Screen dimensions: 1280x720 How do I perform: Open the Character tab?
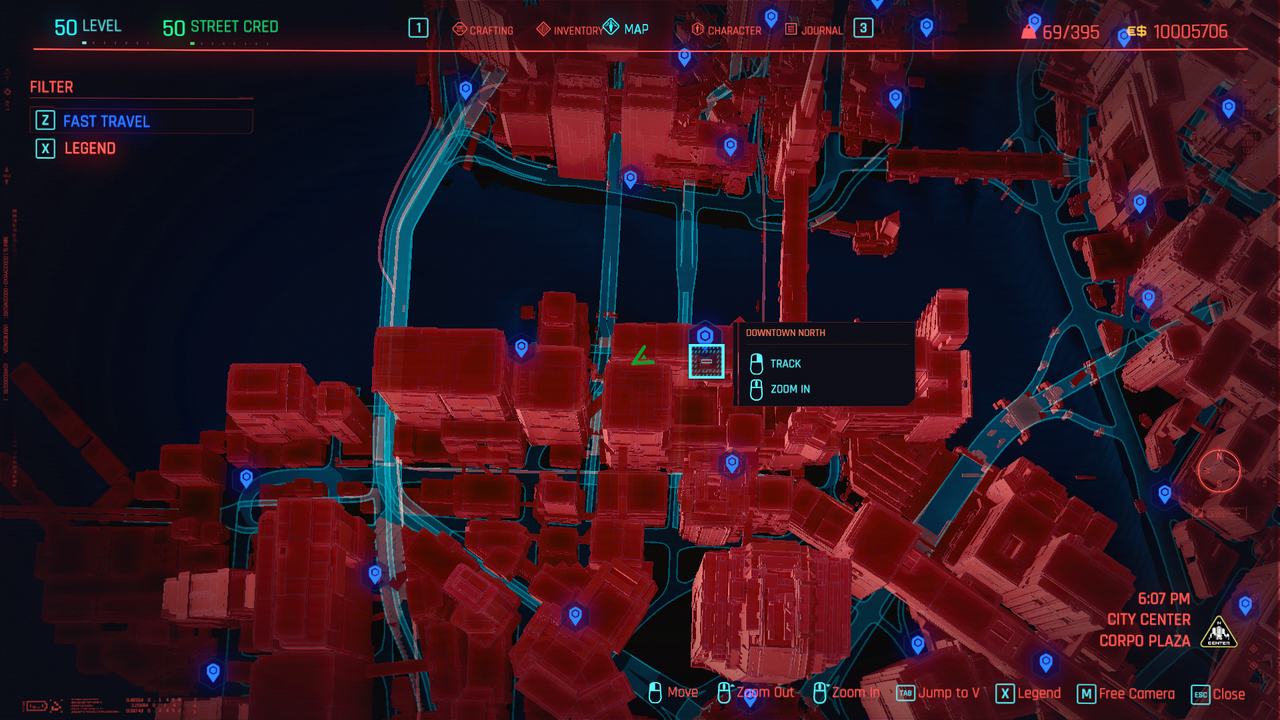click(x=726, y=30)
